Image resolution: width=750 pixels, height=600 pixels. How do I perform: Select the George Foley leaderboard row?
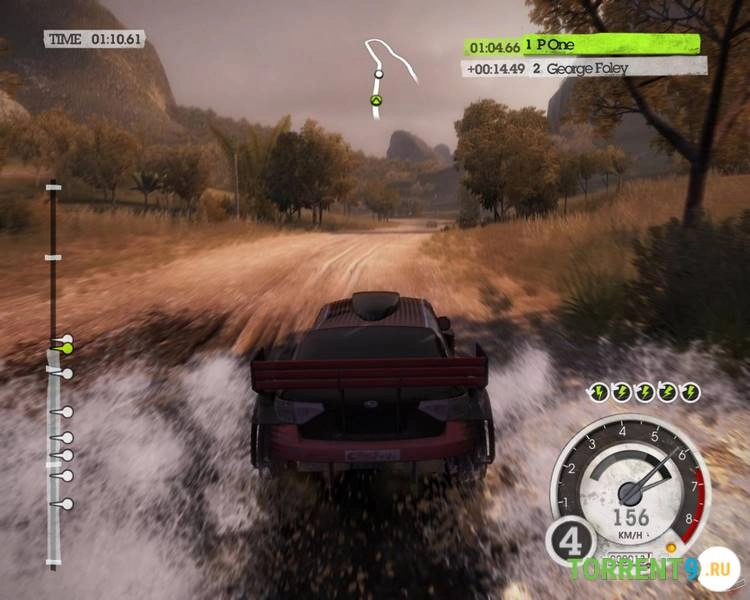(584, 67)
